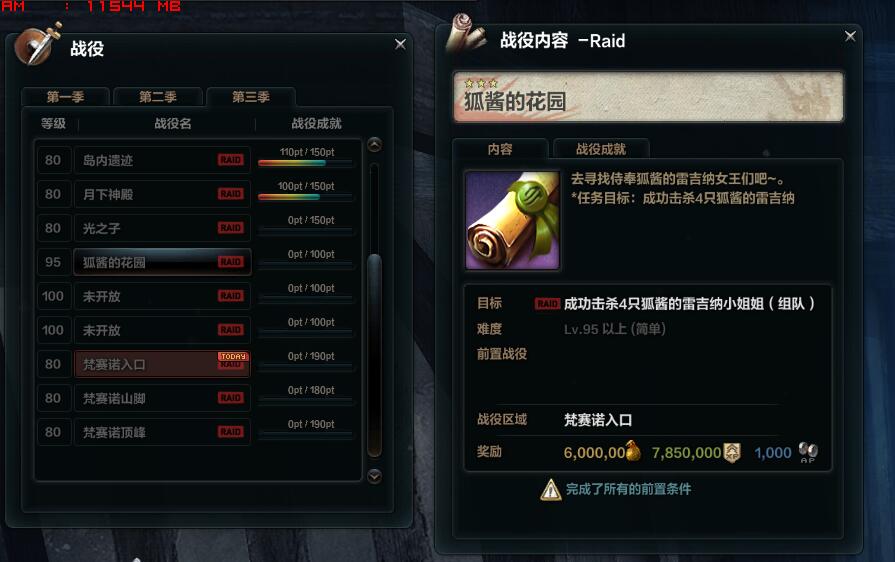The height and width of the screenshot is (562, 895).
Task: Pick the 光之子 raid entry
Action: tap(162, 228)
